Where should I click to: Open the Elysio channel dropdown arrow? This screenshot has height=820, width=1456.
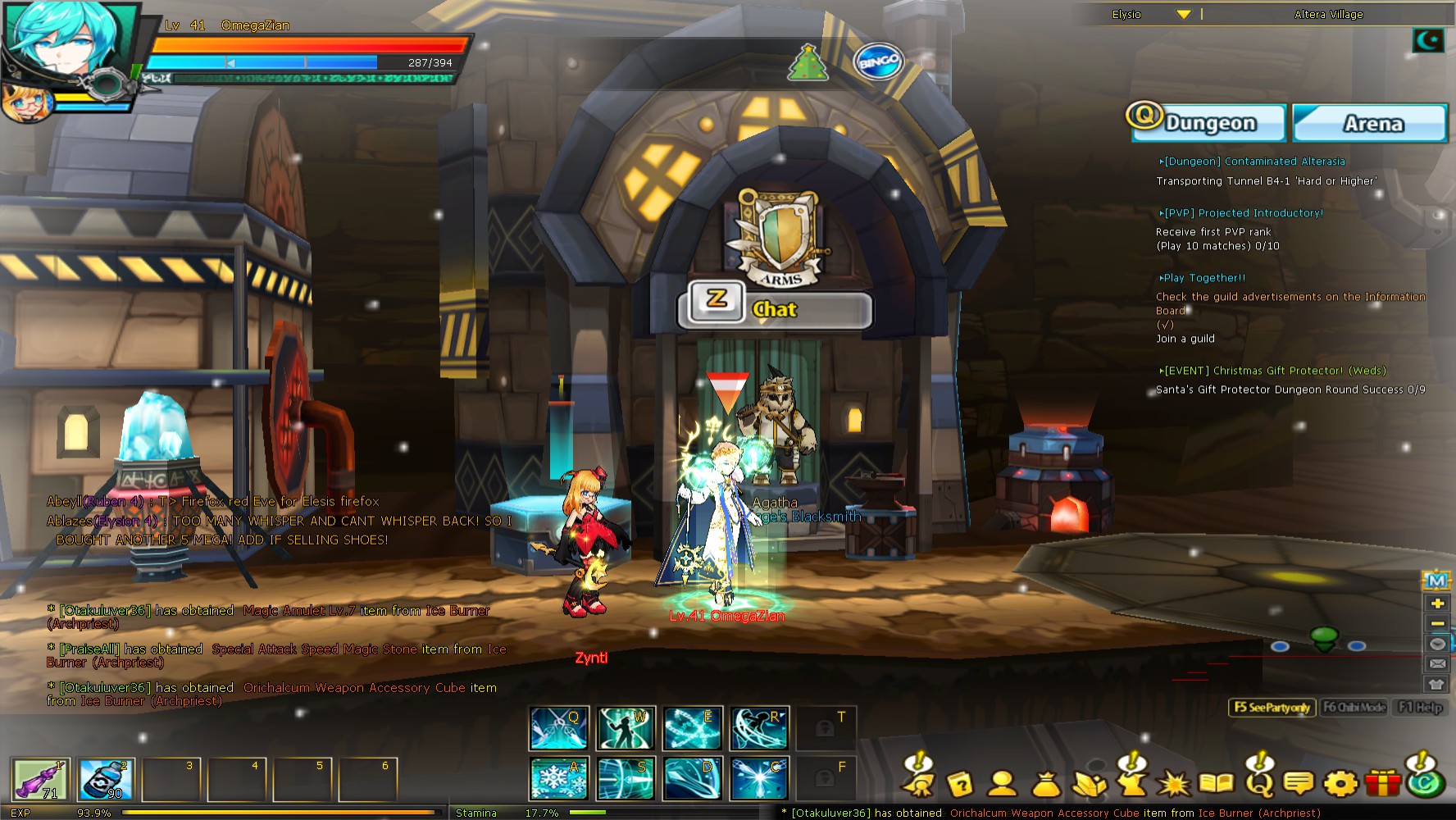[x=1181, y=14]
